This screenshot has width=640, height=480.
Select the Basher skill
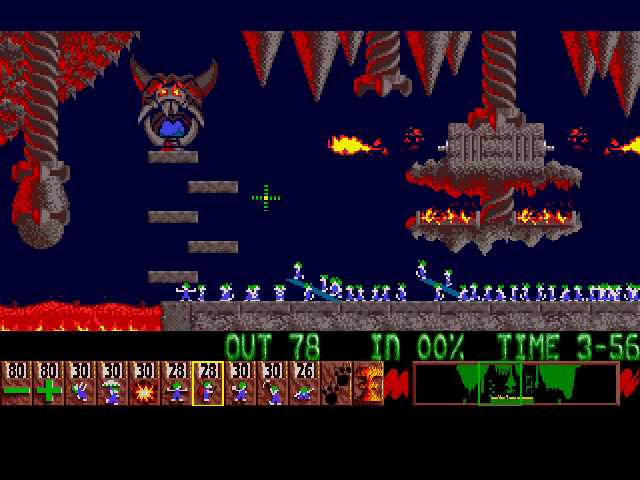[240, 384]
